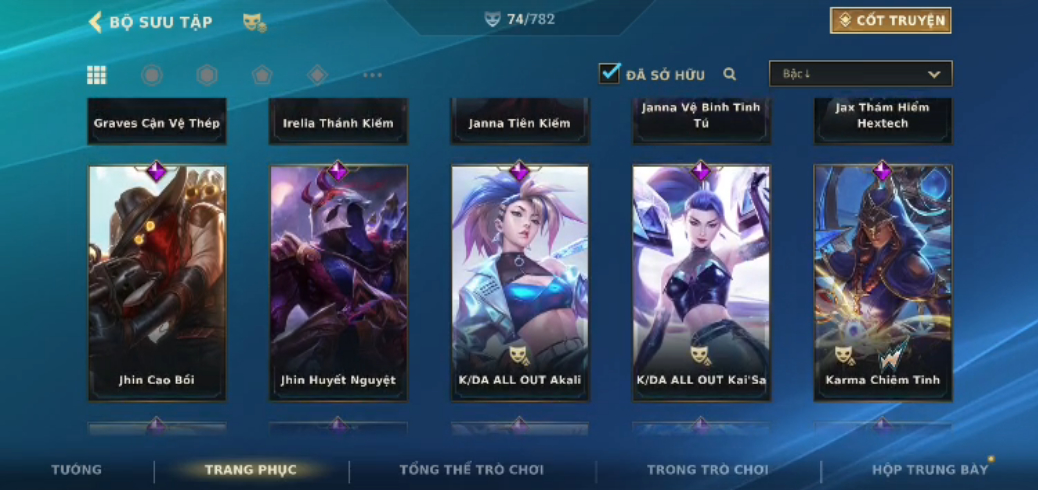Open the Cốt Truyện button
Viewport: 1038px width, 490px height.
point(890,21)
